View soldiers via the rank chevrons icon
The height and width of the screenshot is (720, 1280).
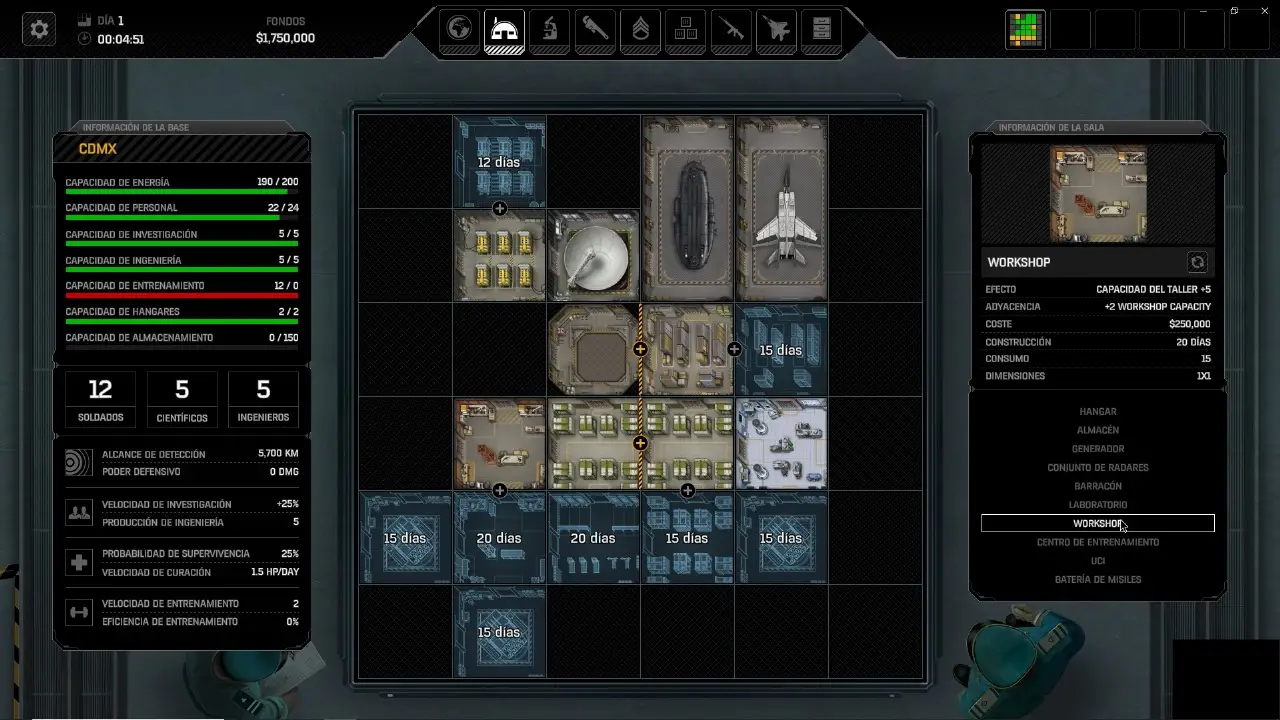pyautogui.click(x=640, y=30)
